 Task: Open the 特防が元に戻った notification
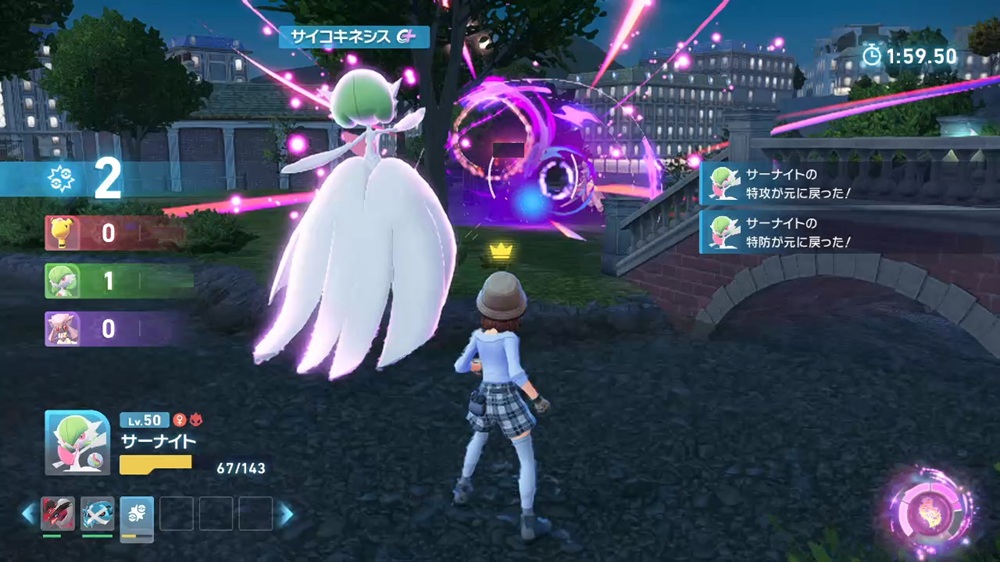click(x=780, y=230)
